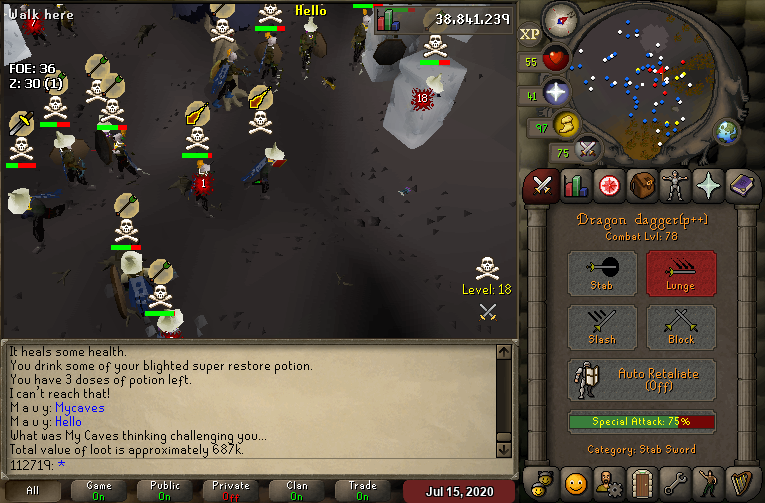765x503 pixels.
Task: Open the logout door tab
Action: click(641, 481)
